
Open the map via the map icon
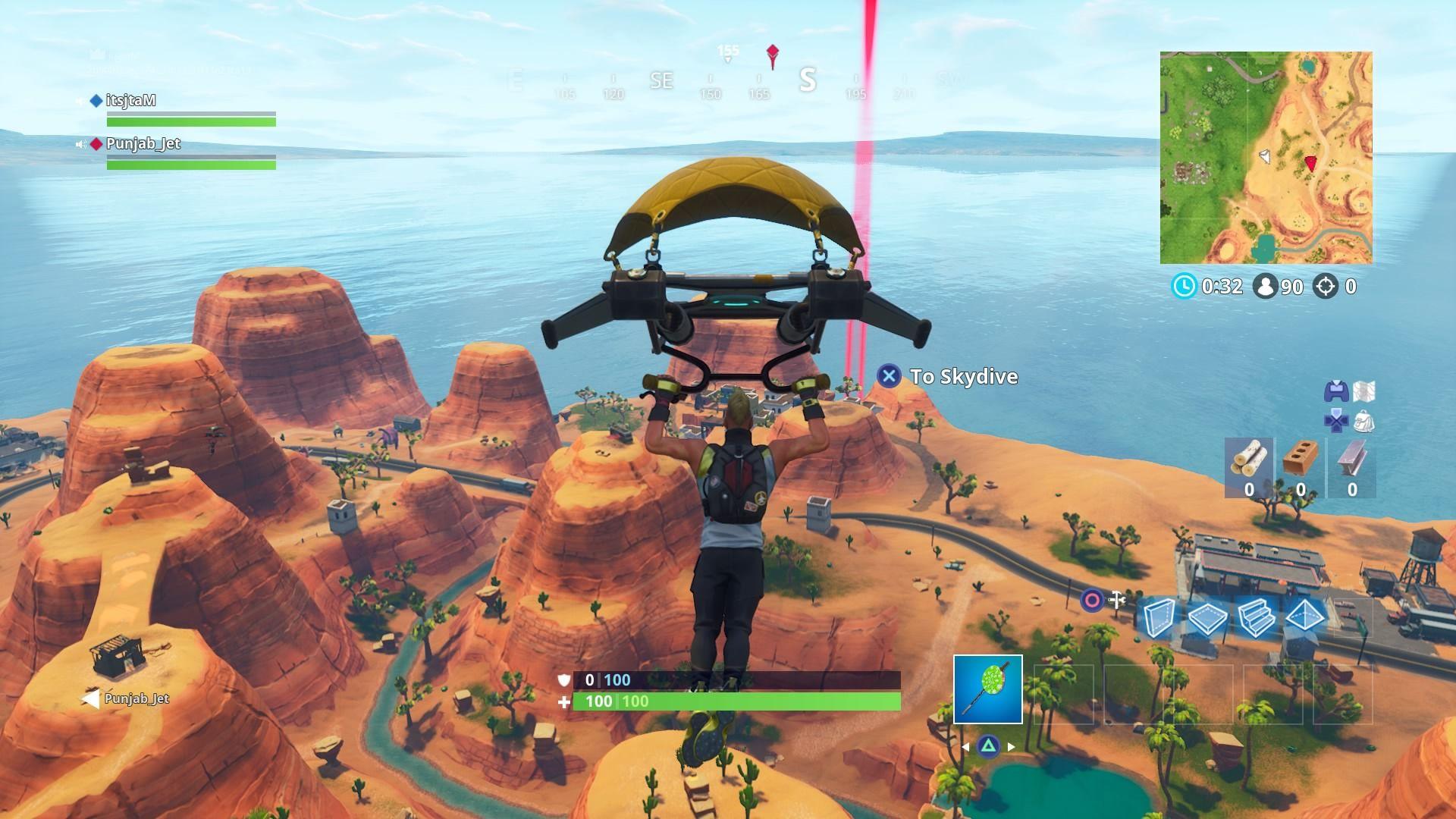pyautogui.click(x=1363, y=391)
